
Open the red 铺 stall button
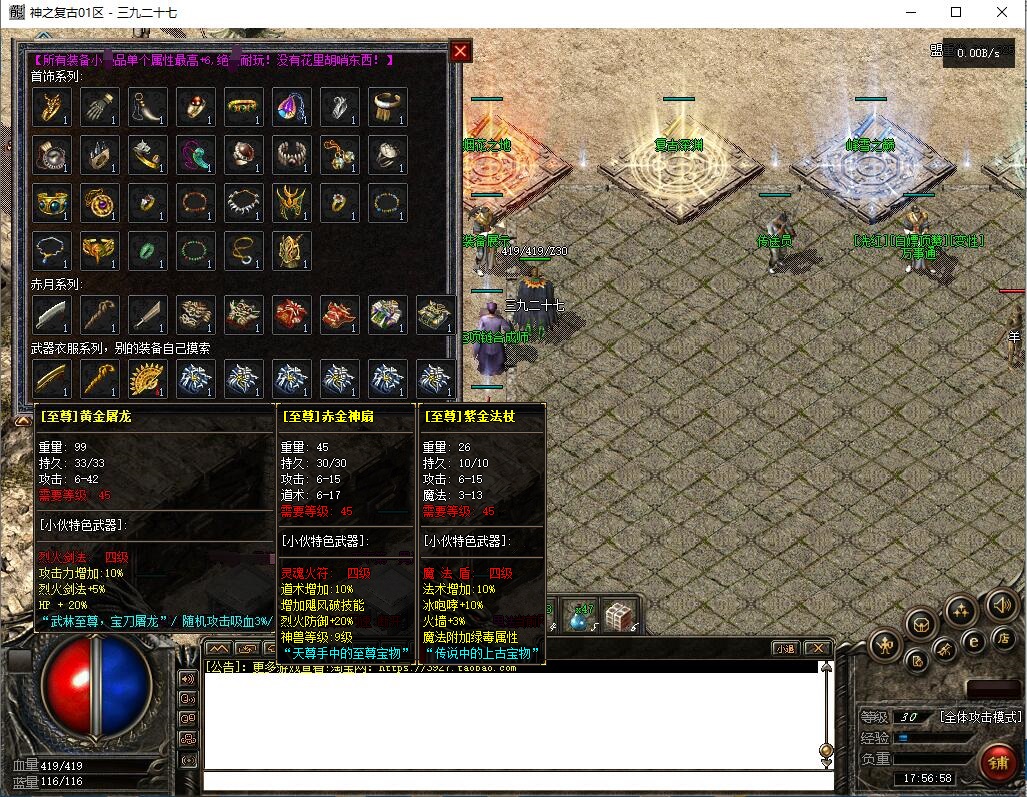tap(998, 763)
